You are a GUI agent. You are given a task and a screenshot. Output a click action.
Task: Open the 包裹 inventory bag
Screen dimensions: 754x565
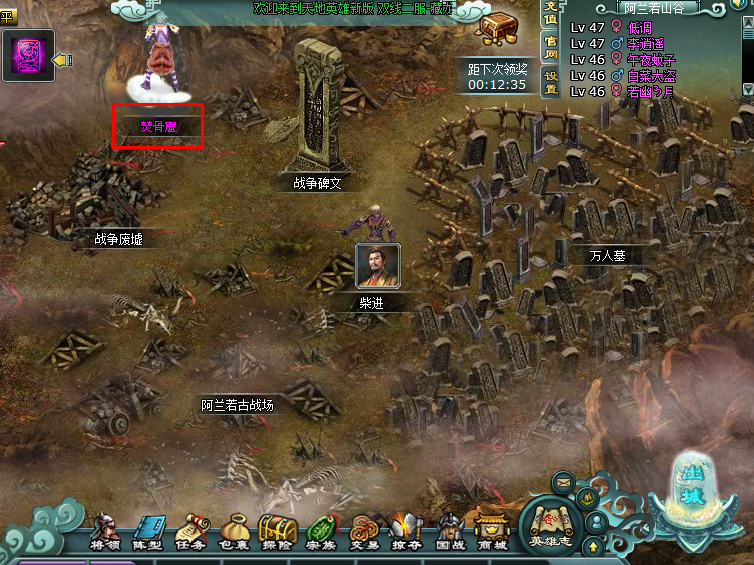coord(234,531)
